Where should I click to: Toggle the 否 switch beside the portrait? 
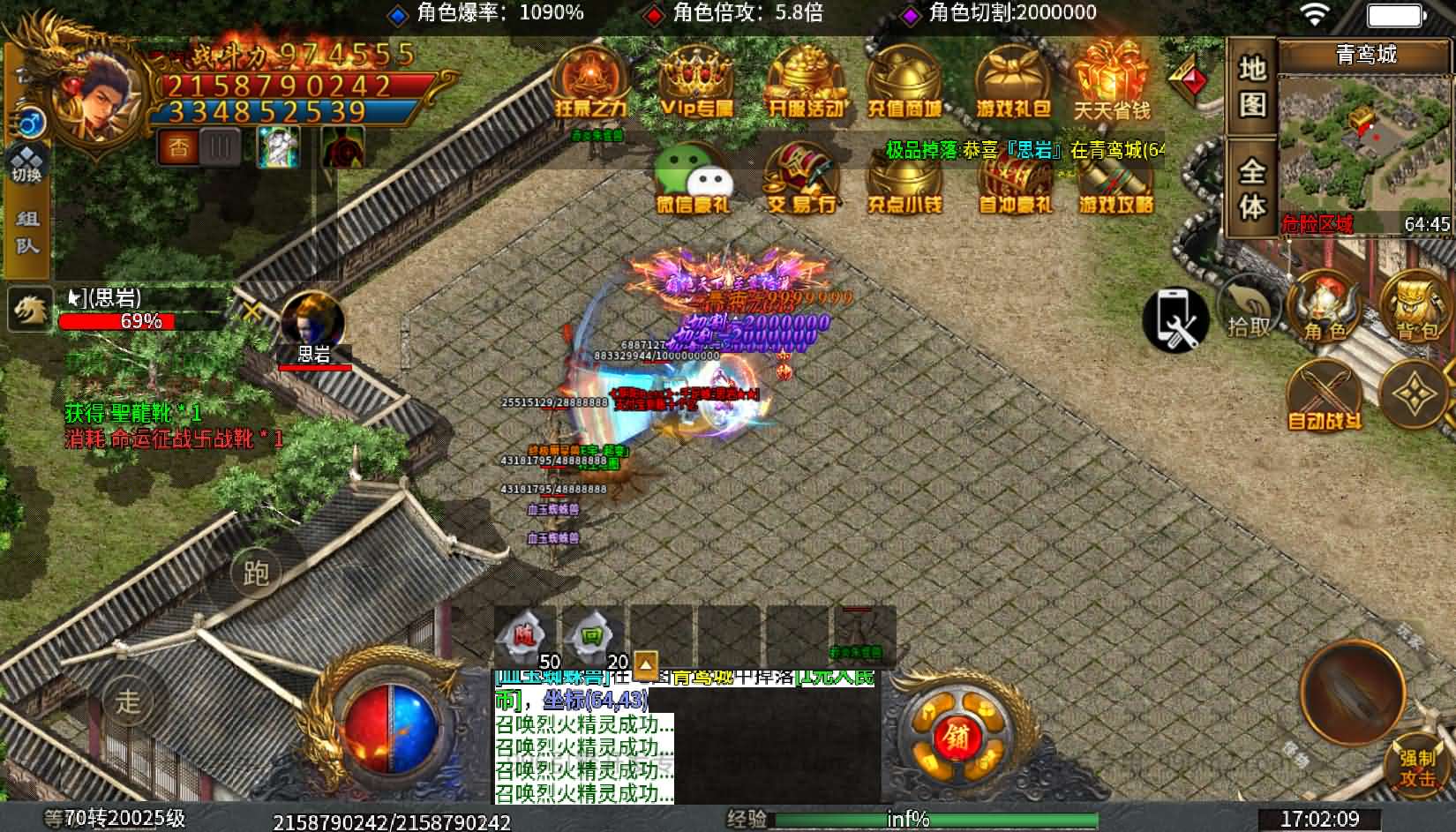[179, 147]
